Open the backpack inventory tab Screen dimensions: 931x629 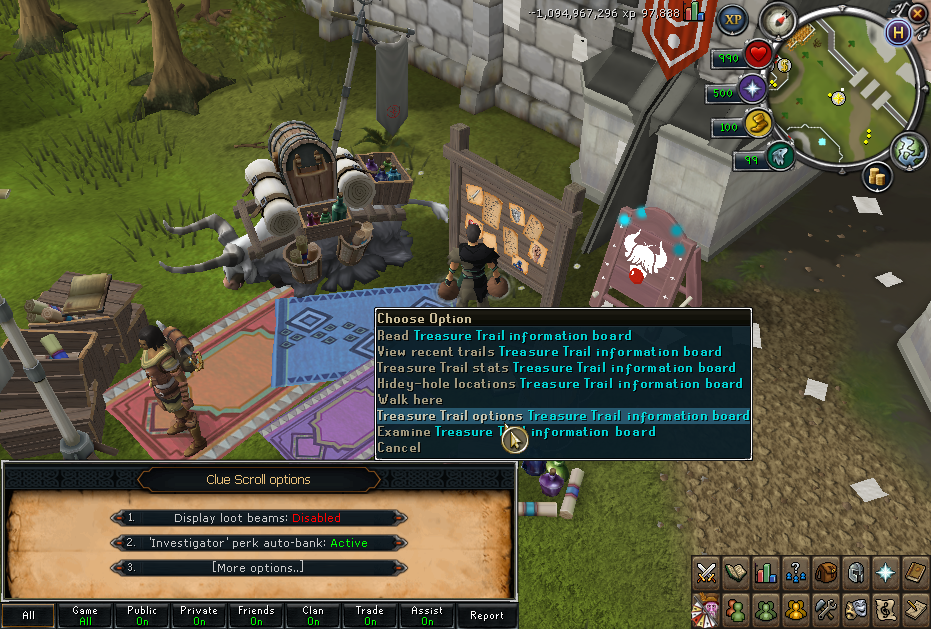(x=826, y=572)
